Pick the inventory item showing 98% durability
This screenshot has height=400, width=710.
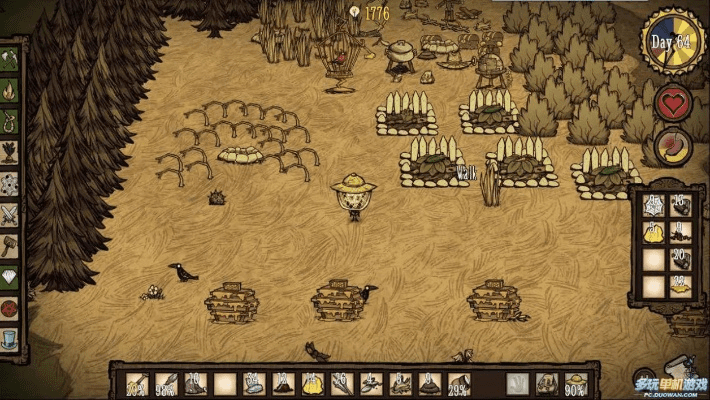[166, 383]
